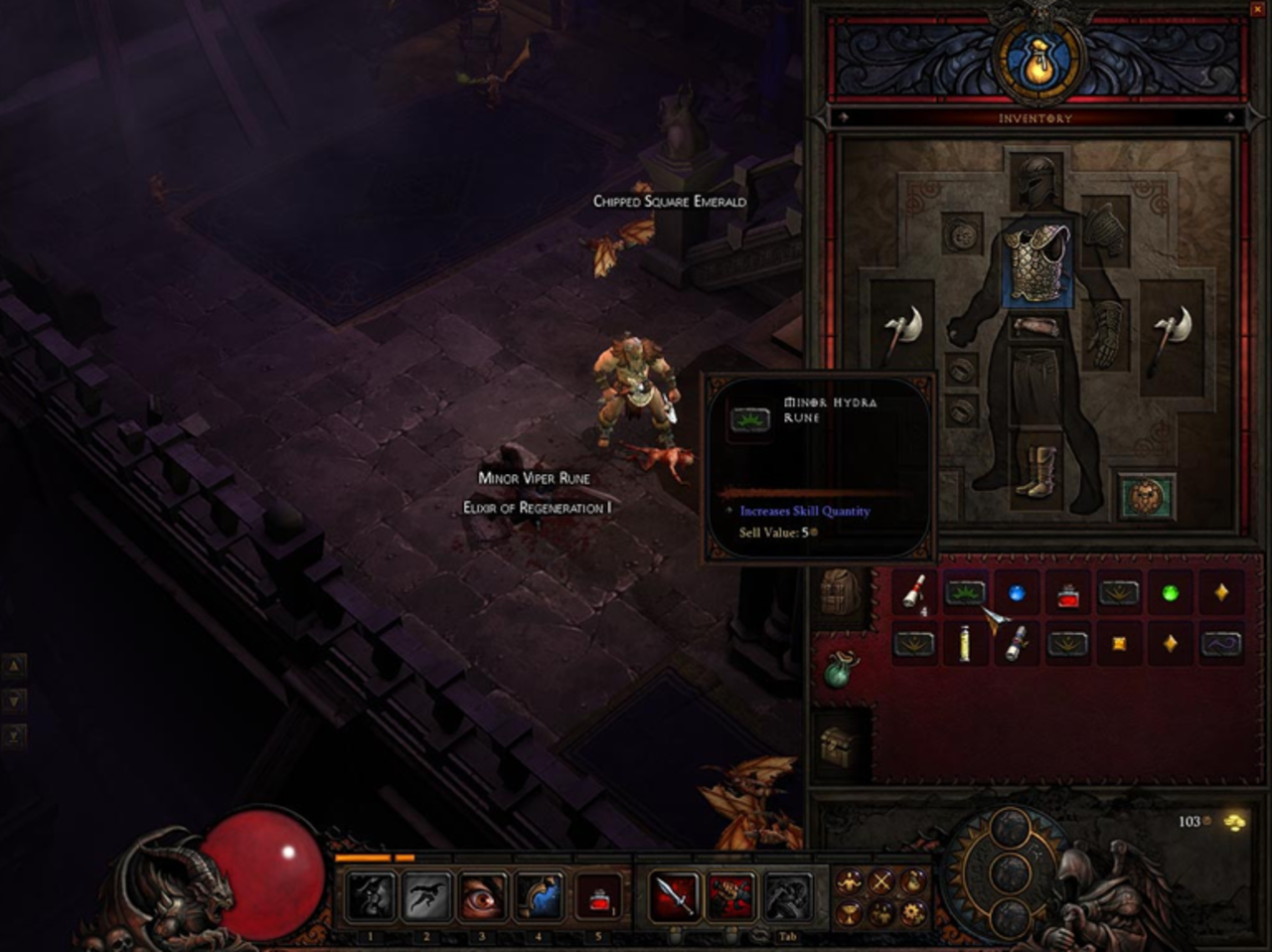The image size is (1272, 952).
Task: Click the gold coin pile beside 103
Action: coord(1232,823)
